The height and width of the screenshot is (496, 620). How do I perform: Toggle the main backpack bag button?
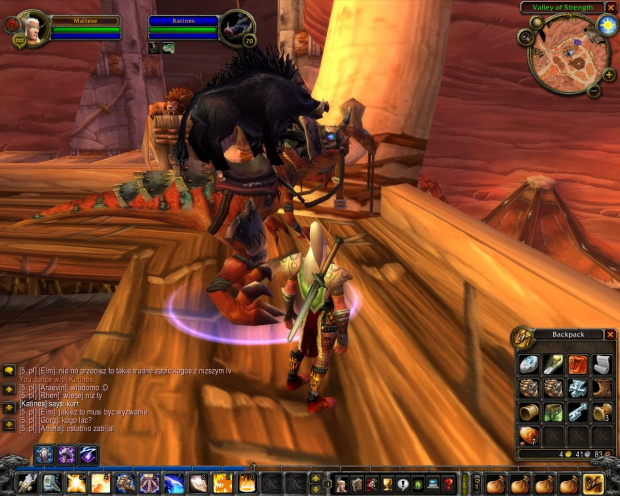click(593, 483)
